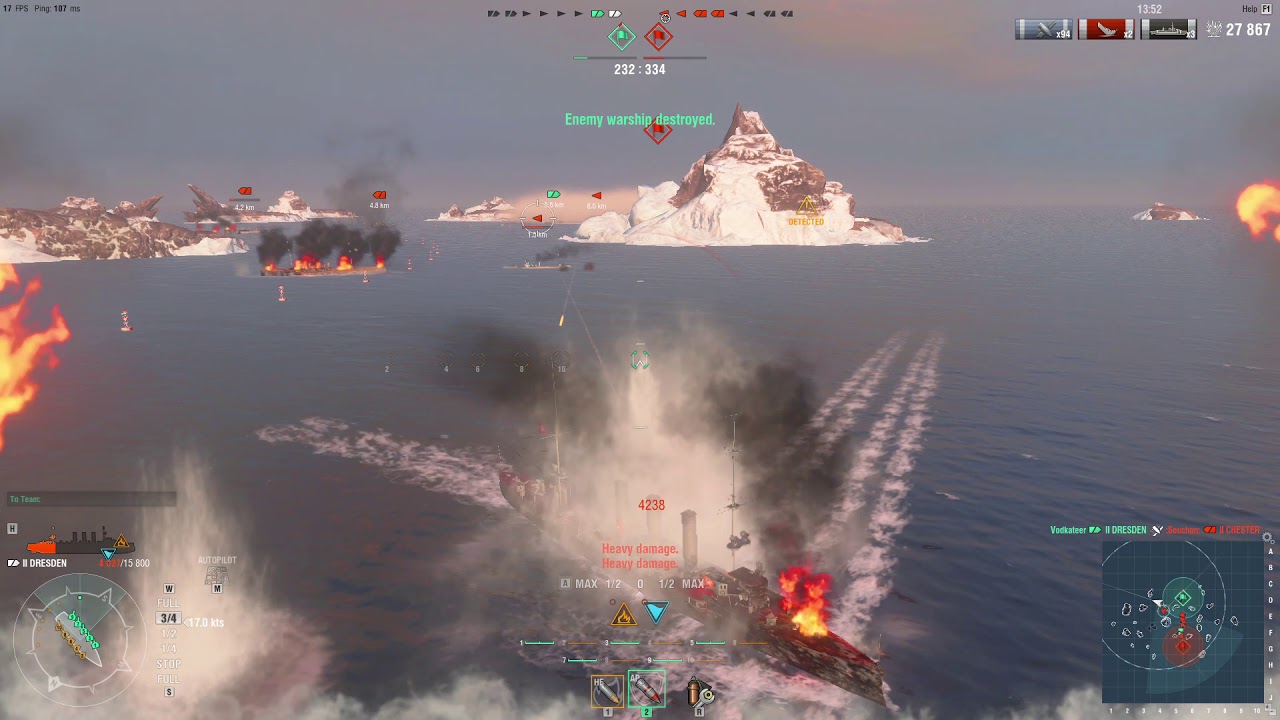Click the ship silhouette ribbon x3
The image size is (1280, 720).
[1168, 30]
